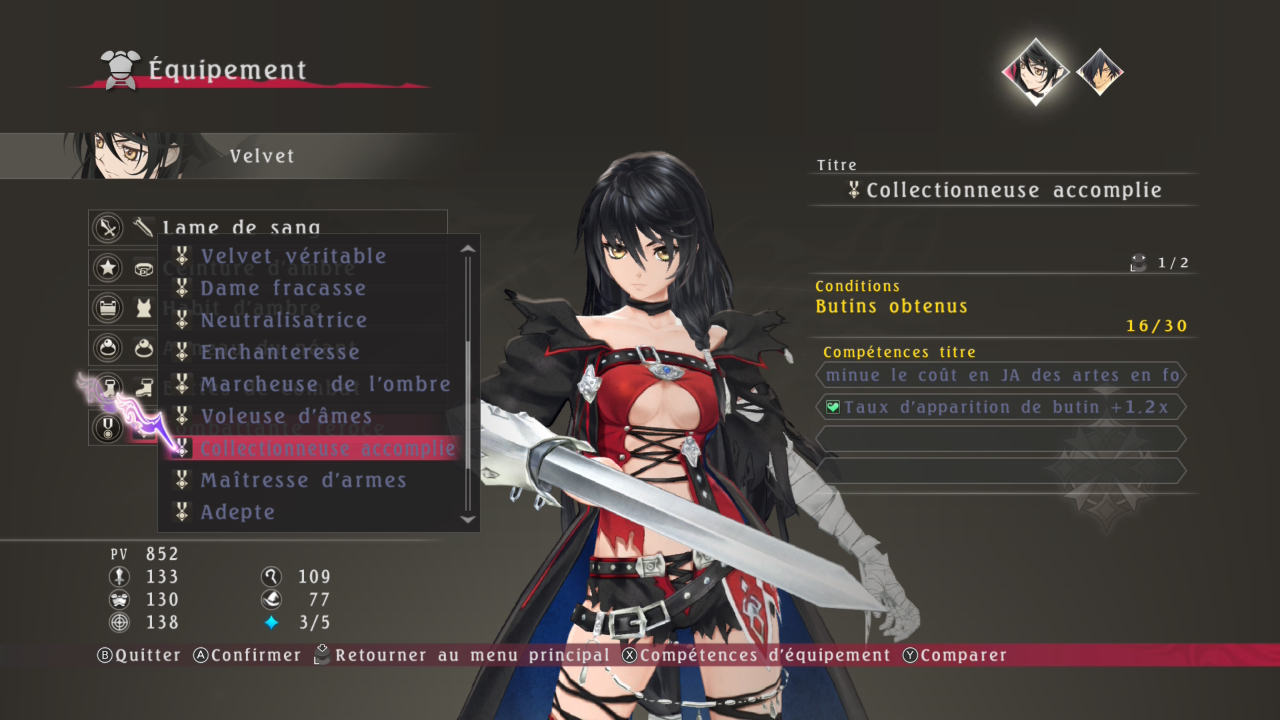1280x720 pixels.
Task: Click the title list's up arrow
Action: (x=467, y=248)
